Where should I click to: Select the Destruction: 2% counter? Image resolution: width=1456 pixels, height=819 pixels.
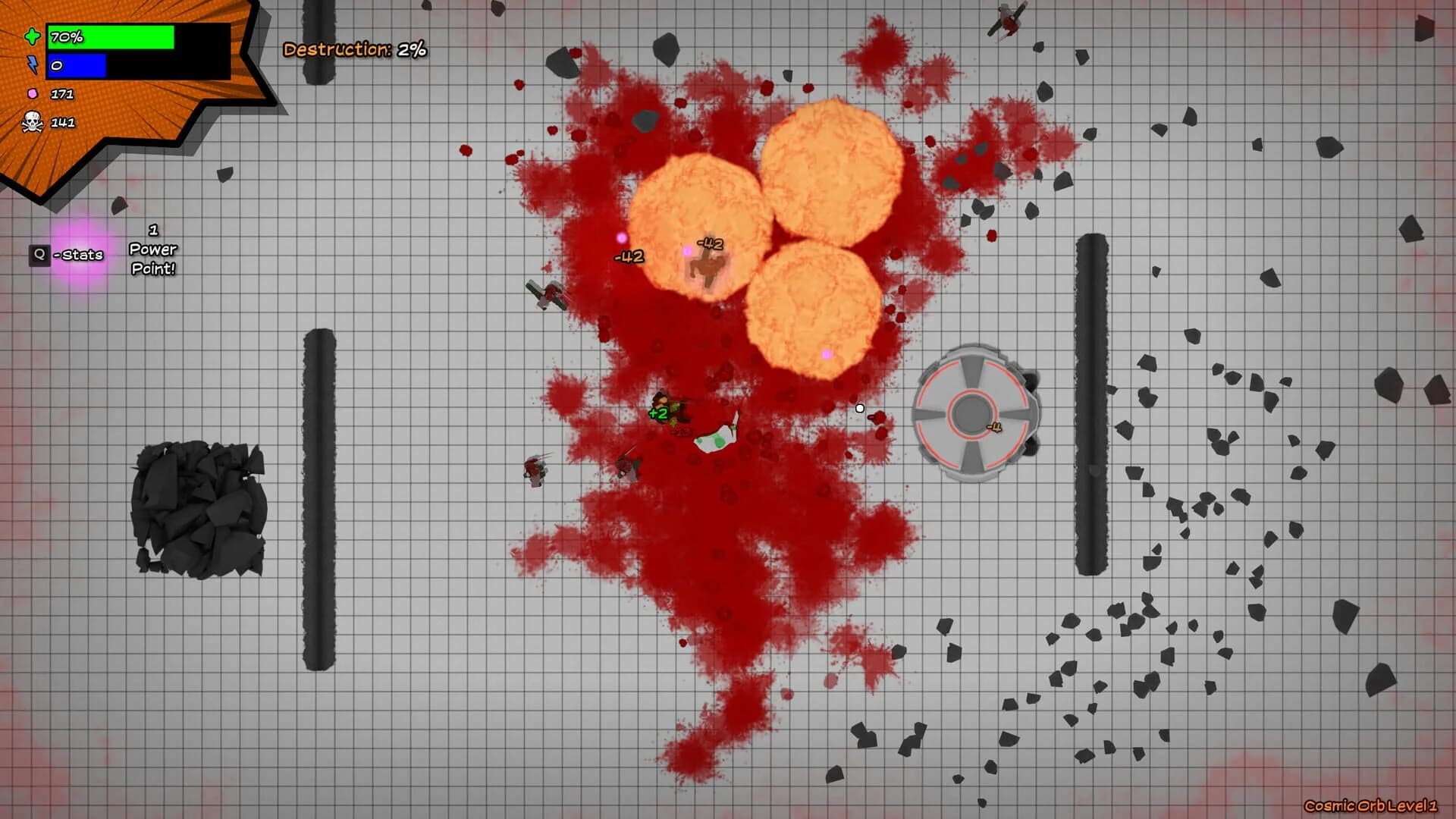coord(353,50)
